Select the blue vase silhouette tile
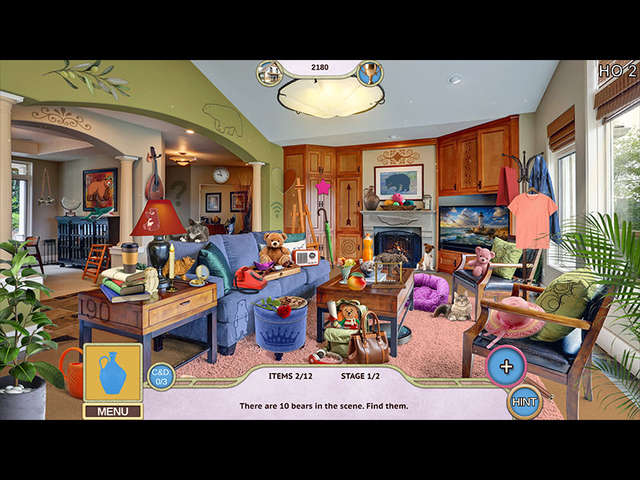Screen dimensions: 640x480 [x=112, y=373]
